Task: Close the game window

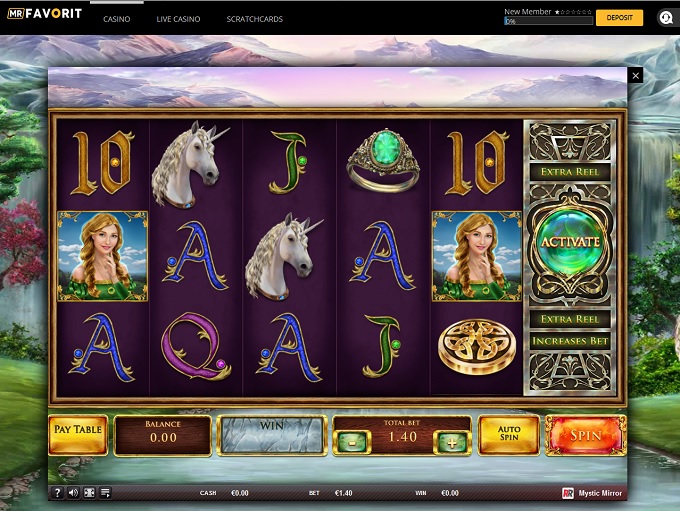Action: 635,76
